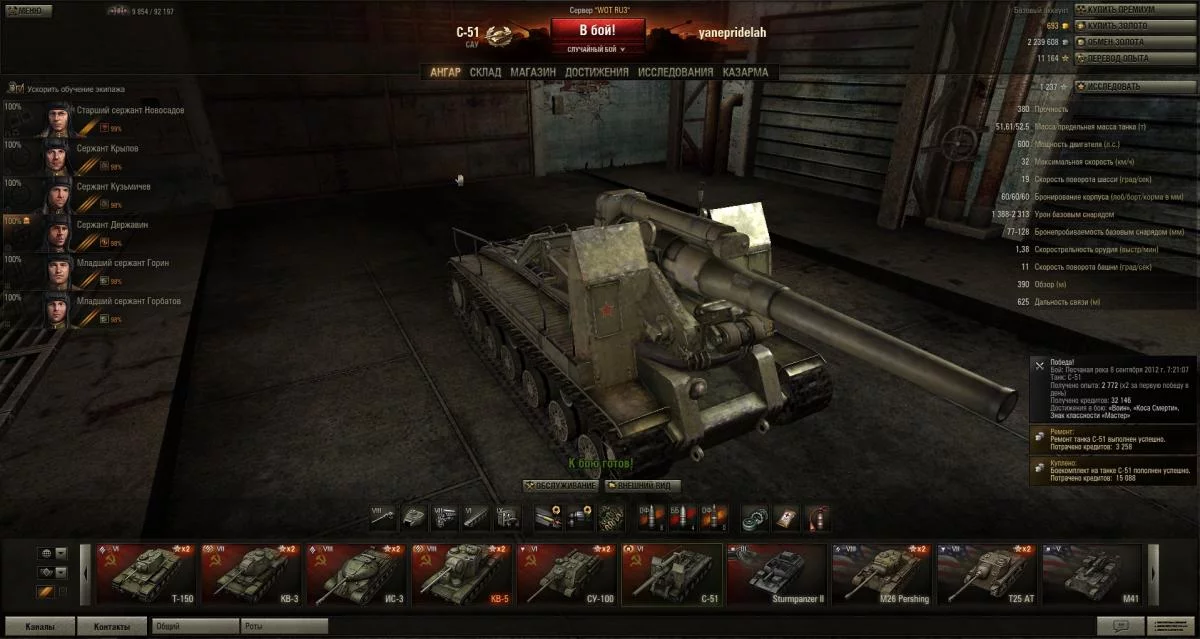Image resolution: width=1200 pixels, height=639 pixels.
Task: Click the Исследовать button
Action: pos(1134,86)
